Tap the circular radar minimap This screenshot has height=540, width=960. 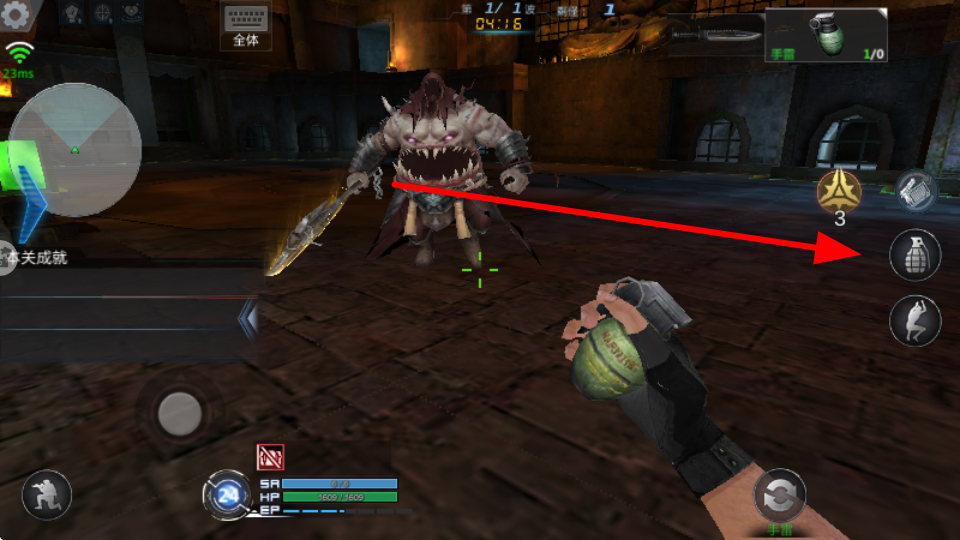75,150
